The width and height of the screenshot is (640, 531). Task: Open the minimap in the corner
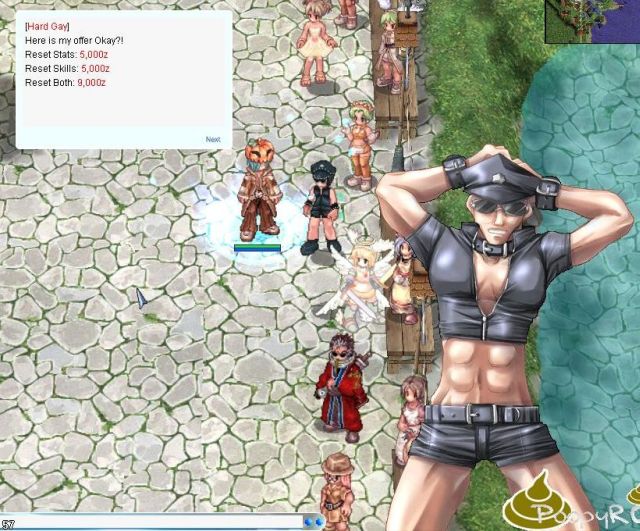click(592, 21)
